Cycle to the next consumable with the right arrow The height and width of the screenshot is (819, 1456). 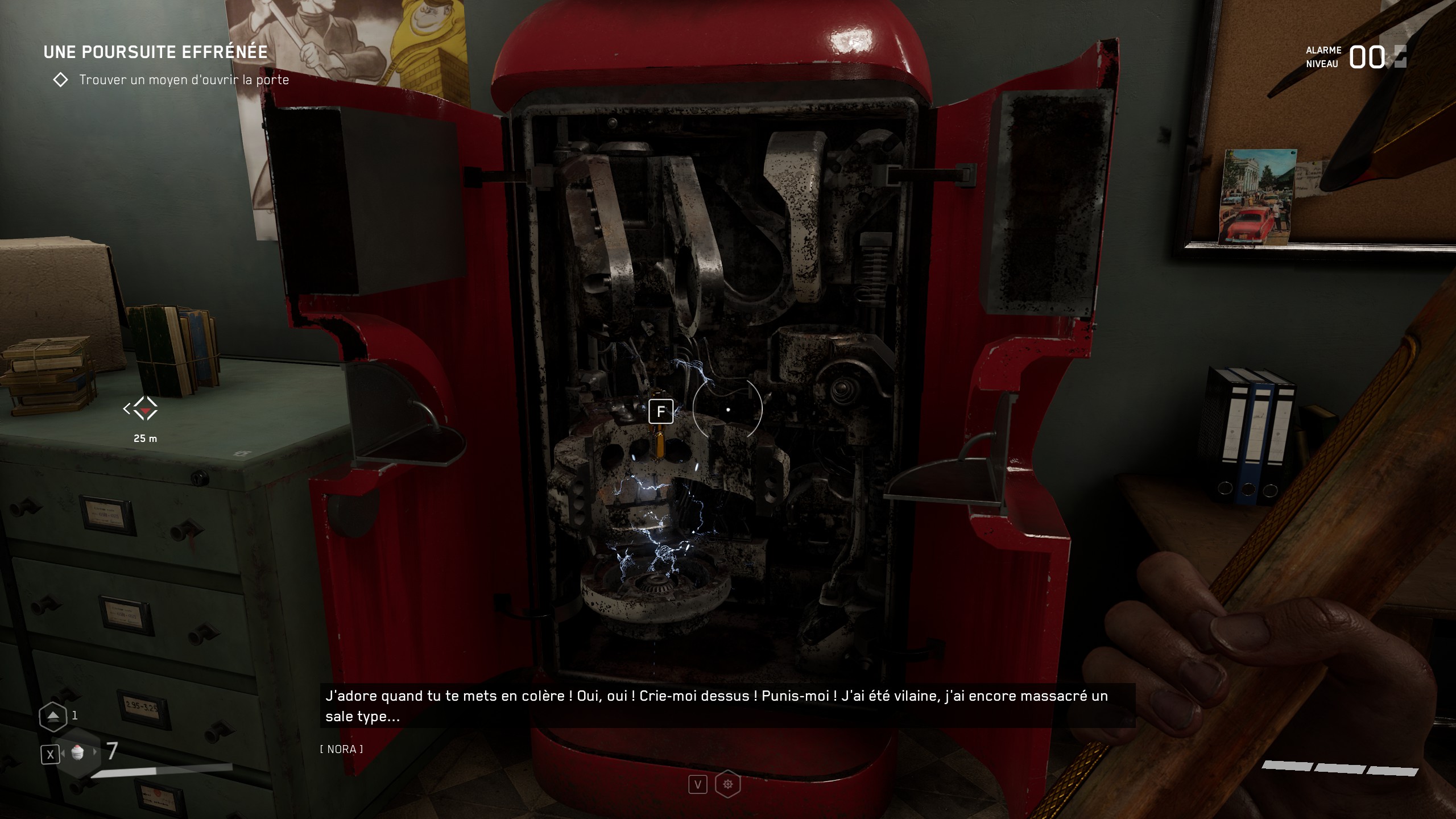[x=95, y=752]
